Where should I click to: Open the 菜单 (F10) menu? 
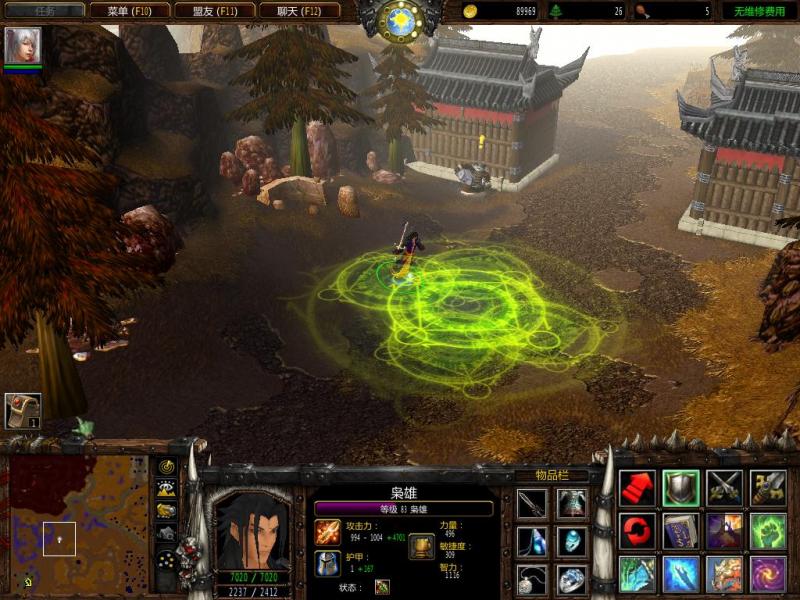point(129,11)
